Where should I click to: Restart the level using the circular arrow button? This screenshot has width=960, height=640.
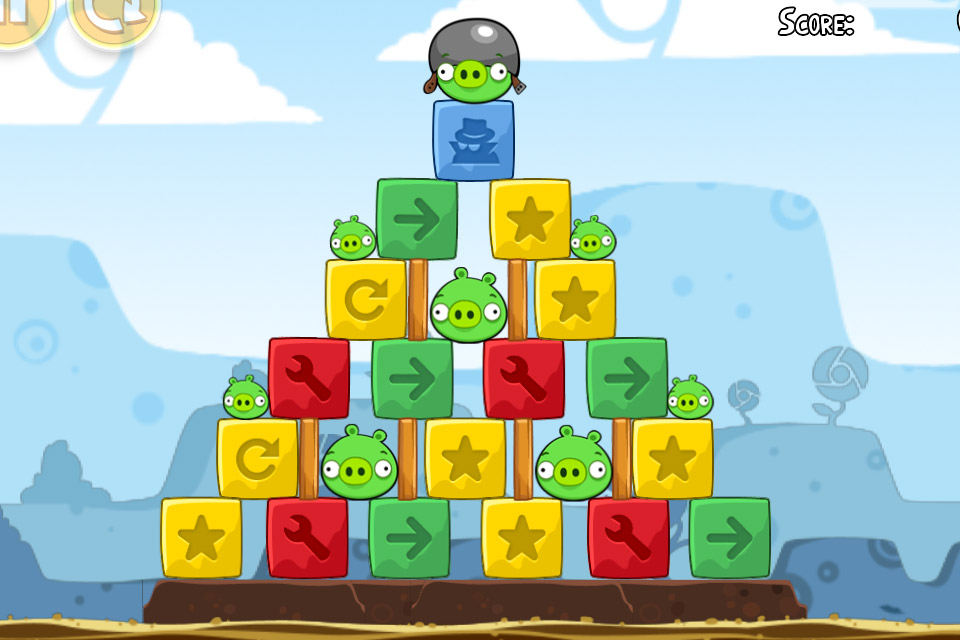[113, 14]
